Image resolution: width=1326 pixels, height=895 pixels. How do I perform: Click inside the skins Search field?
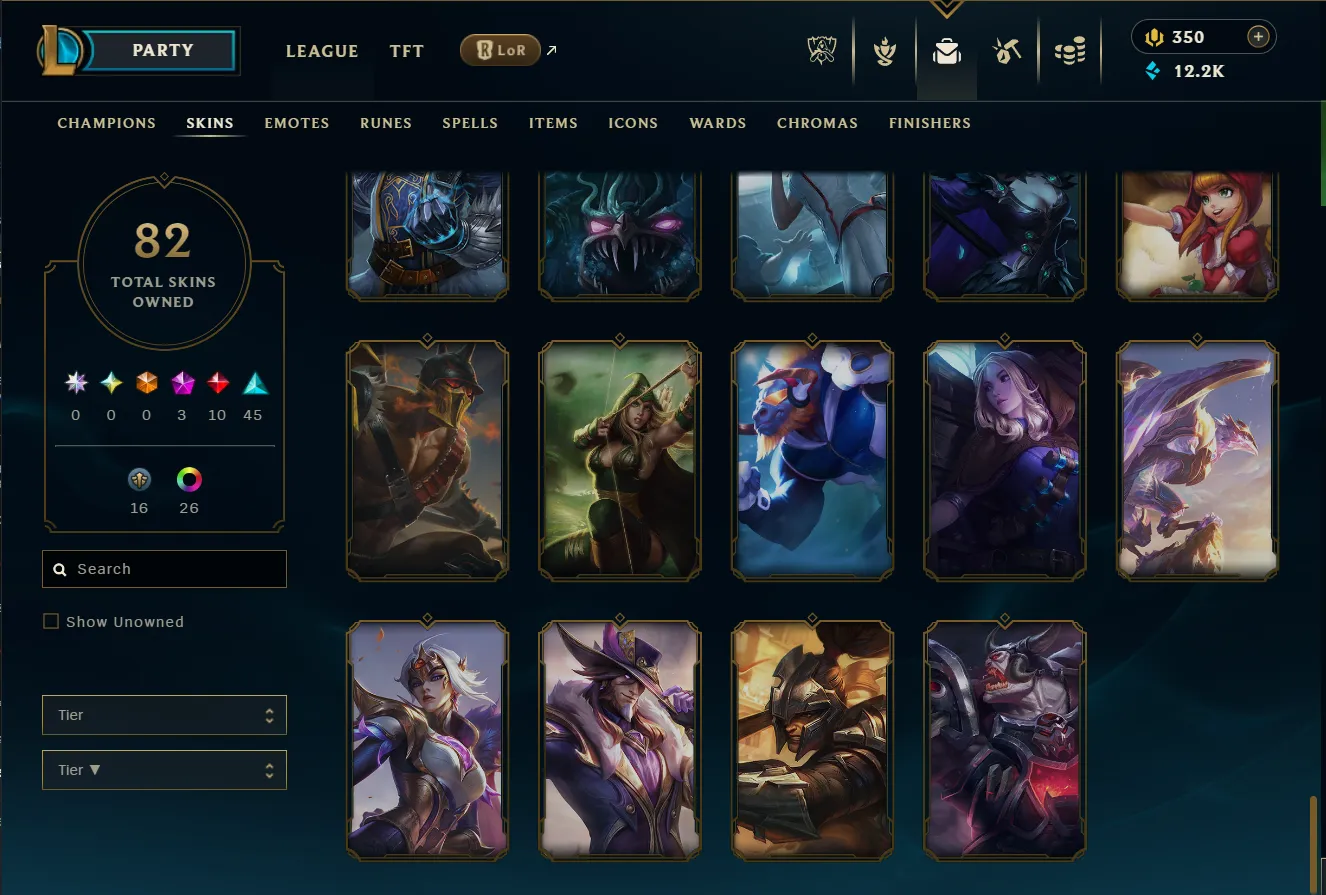pyautogui.click(x=163, y=568)
